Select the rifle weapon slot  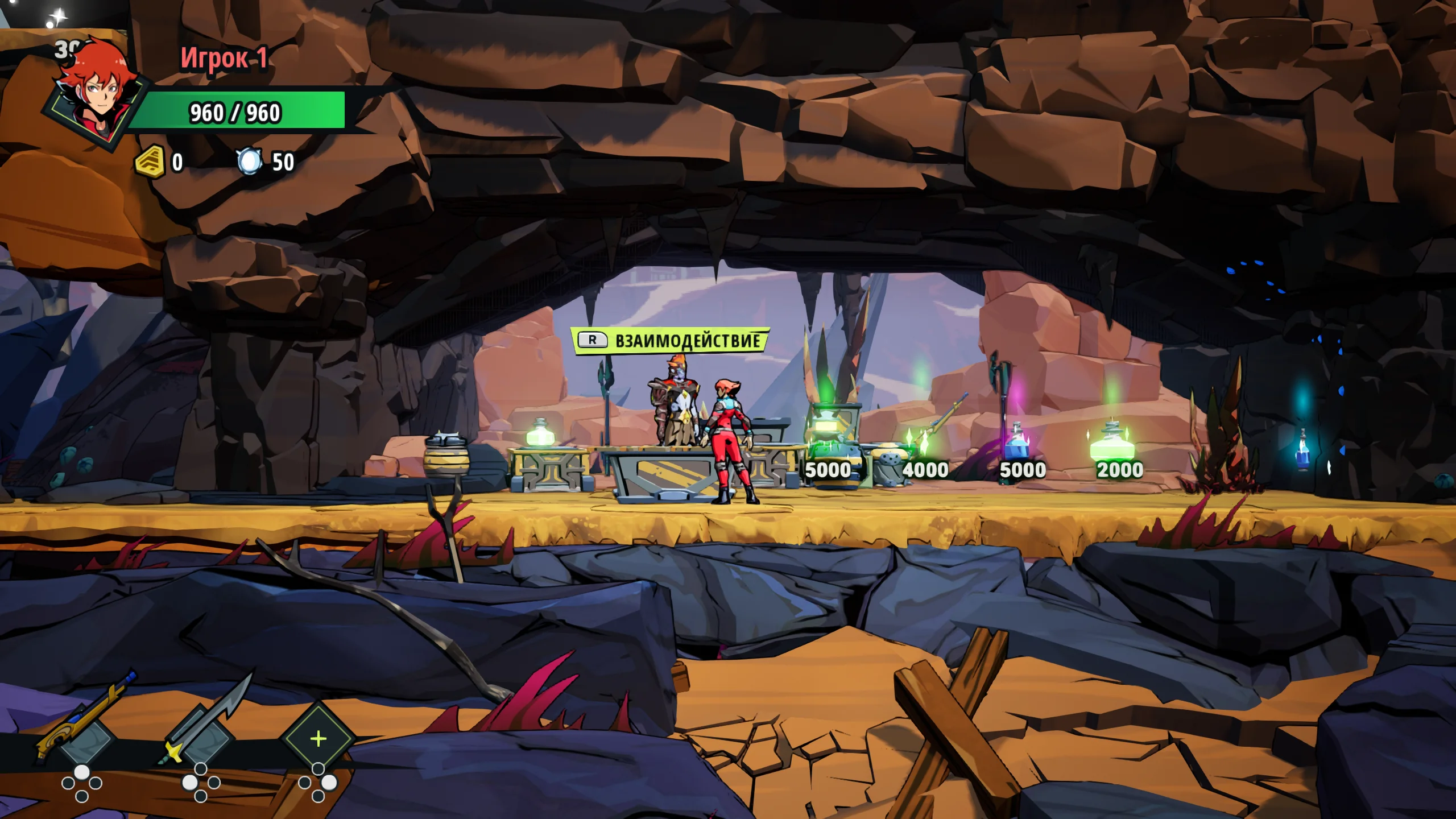(85, 734)
